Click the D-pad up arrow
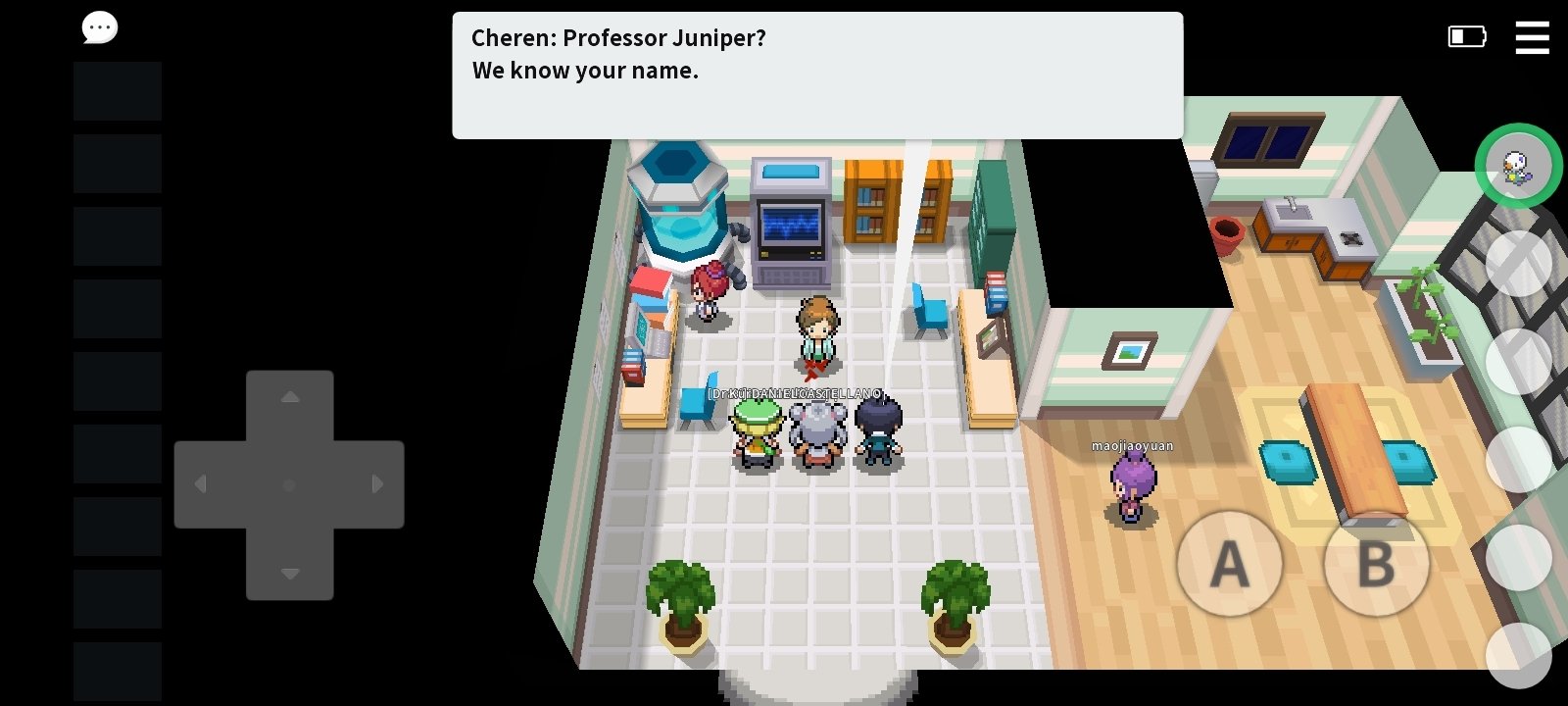1568x706 pixels. pyautogui.click(x=290, y=398)
